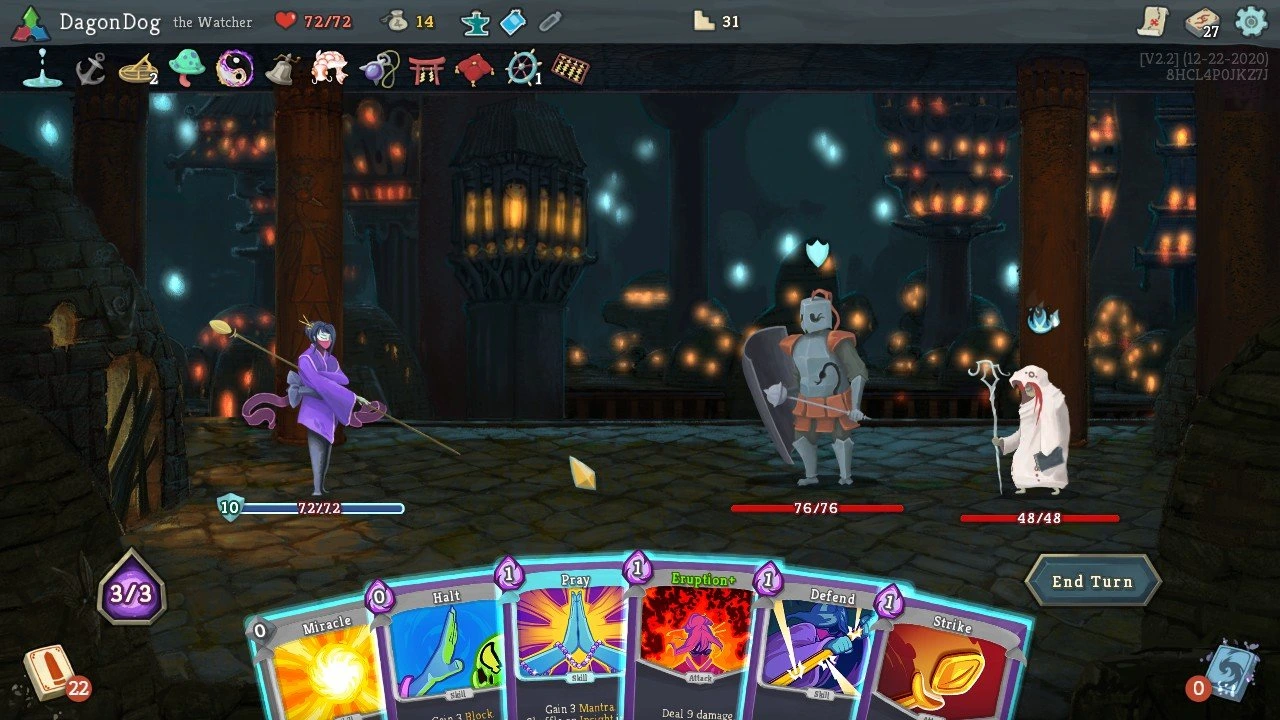Click the blue potion in the potion belt
This screenshot has height=720, width=1280.
pos(511,22)
